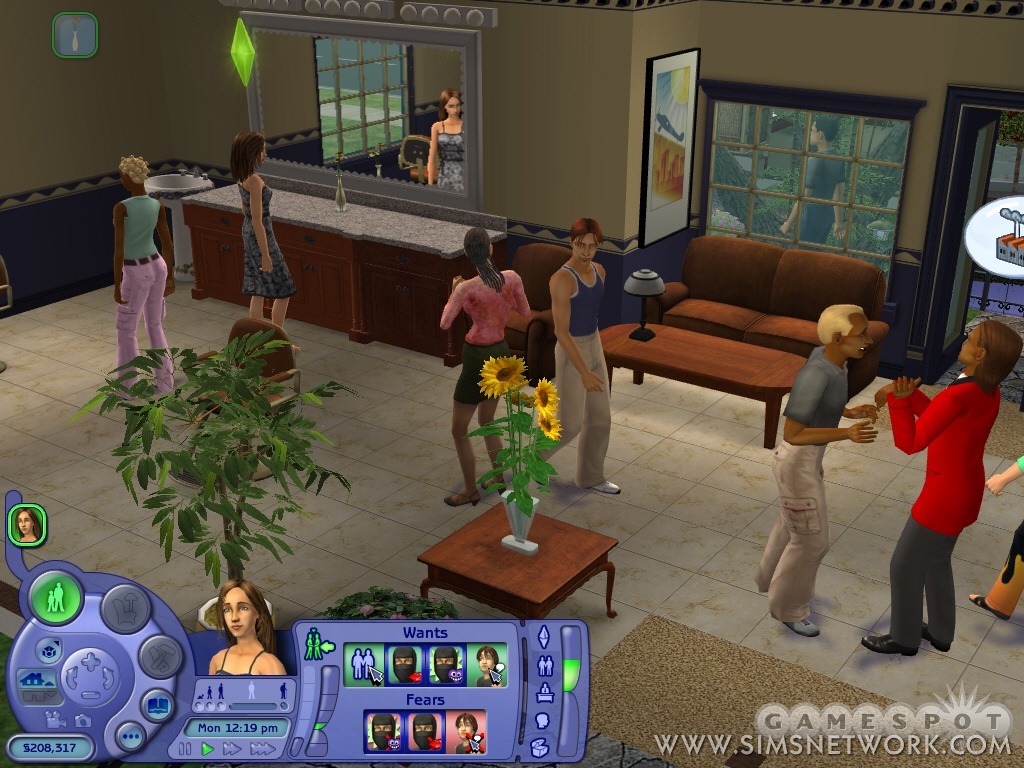Open the inventory treasure chest tab

[540, 747]
